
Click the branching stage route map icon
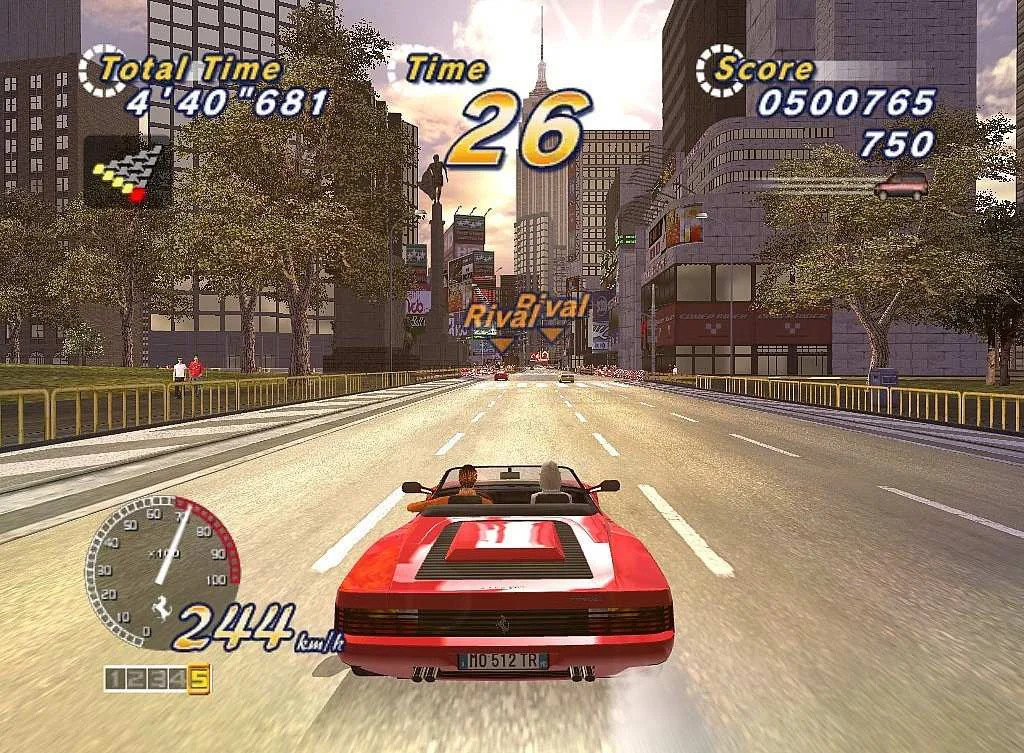pyautogui.click(x=127, y=171)
